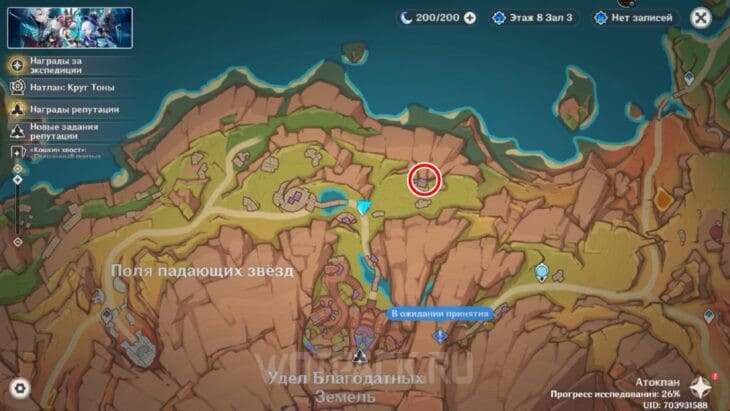Open the four-pointed star region menu
730x411 pixels.
click(700, 388)
